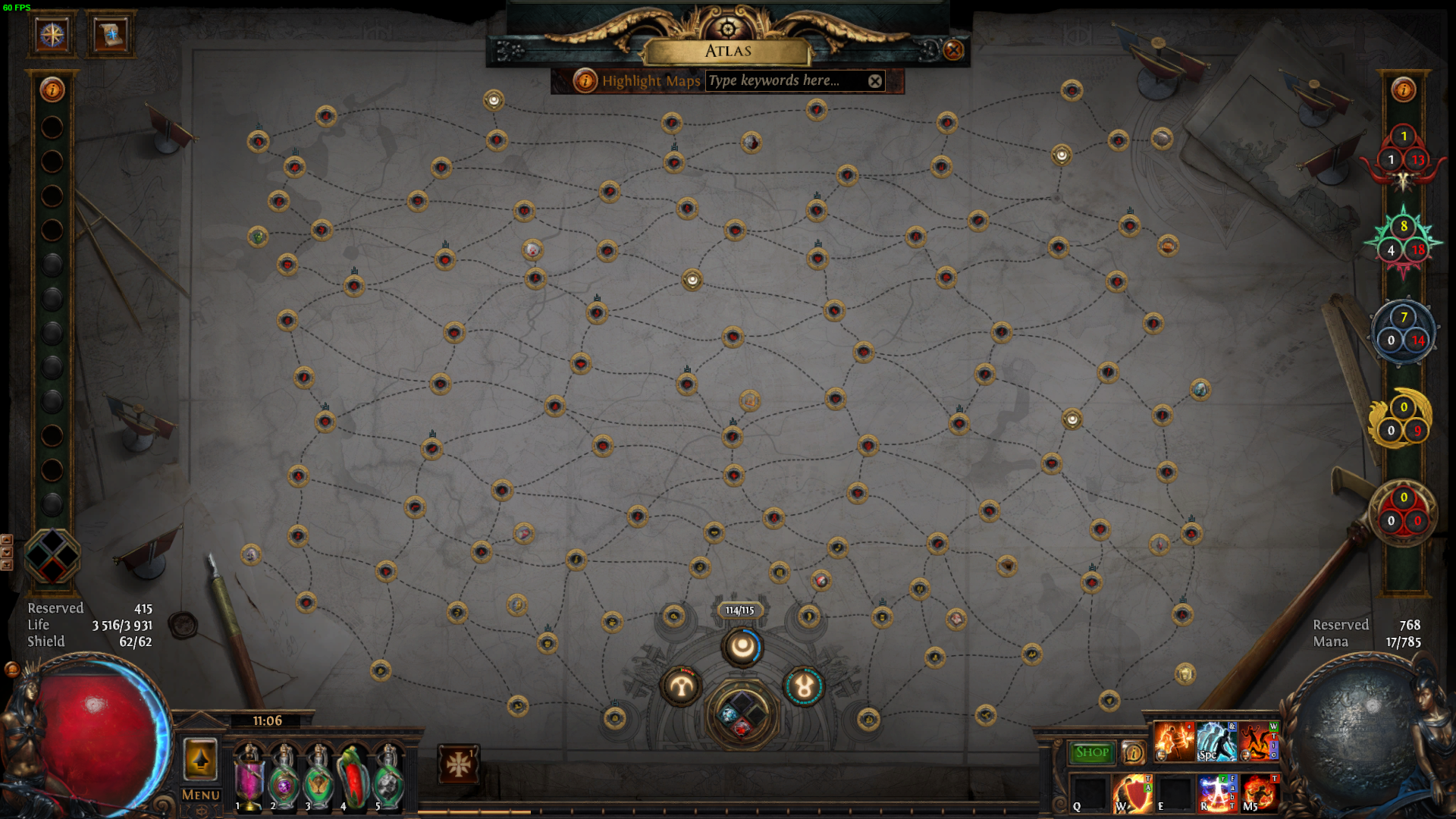The image size is (1456, 819).
Task: Open the central Atlas watchstone device
Action: pyautogui.click(x=742, y=714)
